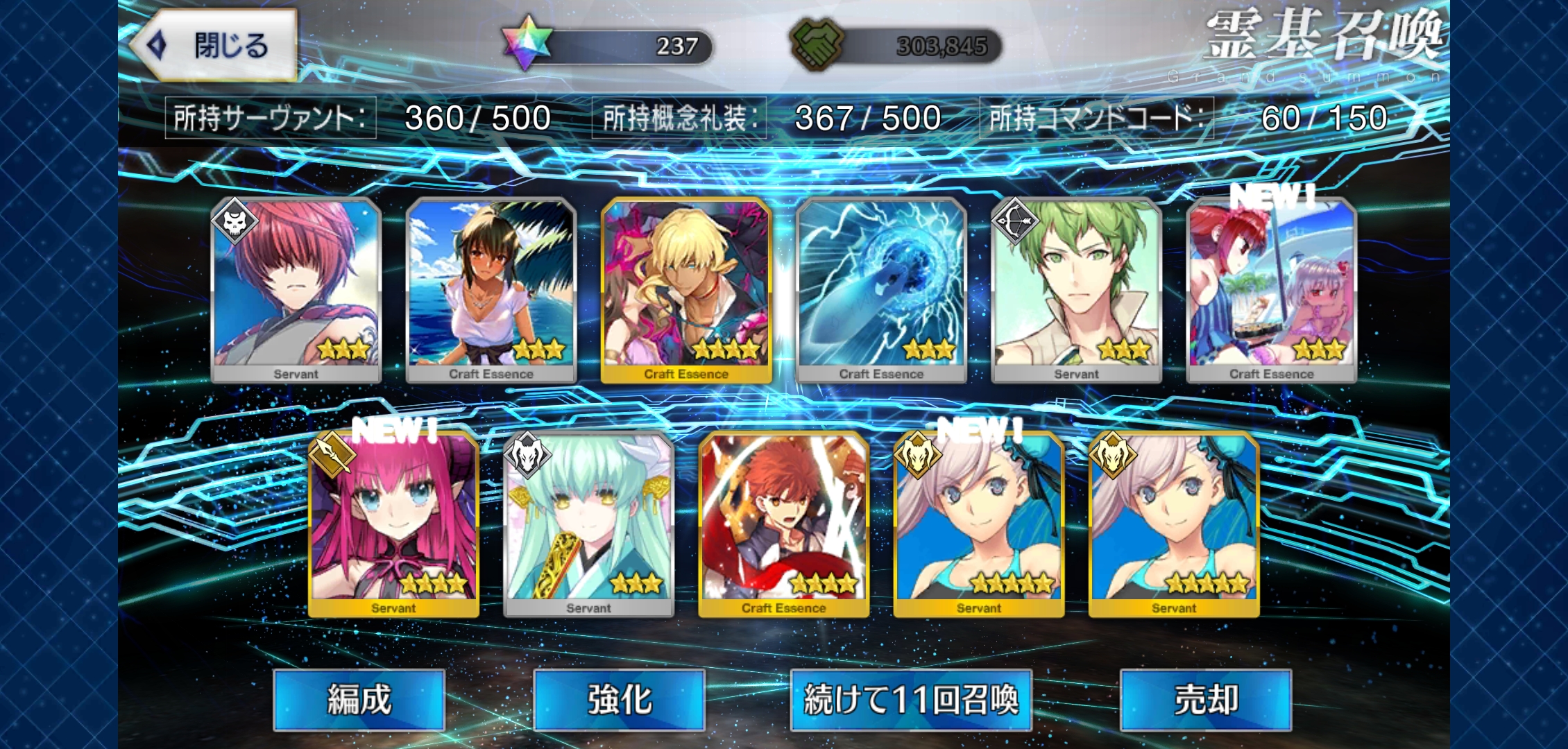This screenshot has height=749, width=1568.
Task: Open the 売却 sell menu
Action: pos(1205,700)
